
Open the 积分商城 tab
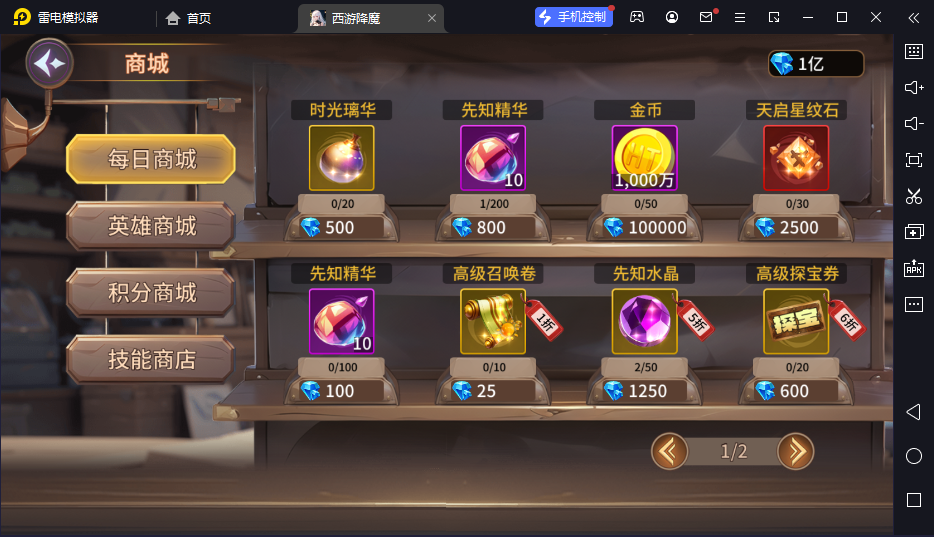click(x=151, y=293)
